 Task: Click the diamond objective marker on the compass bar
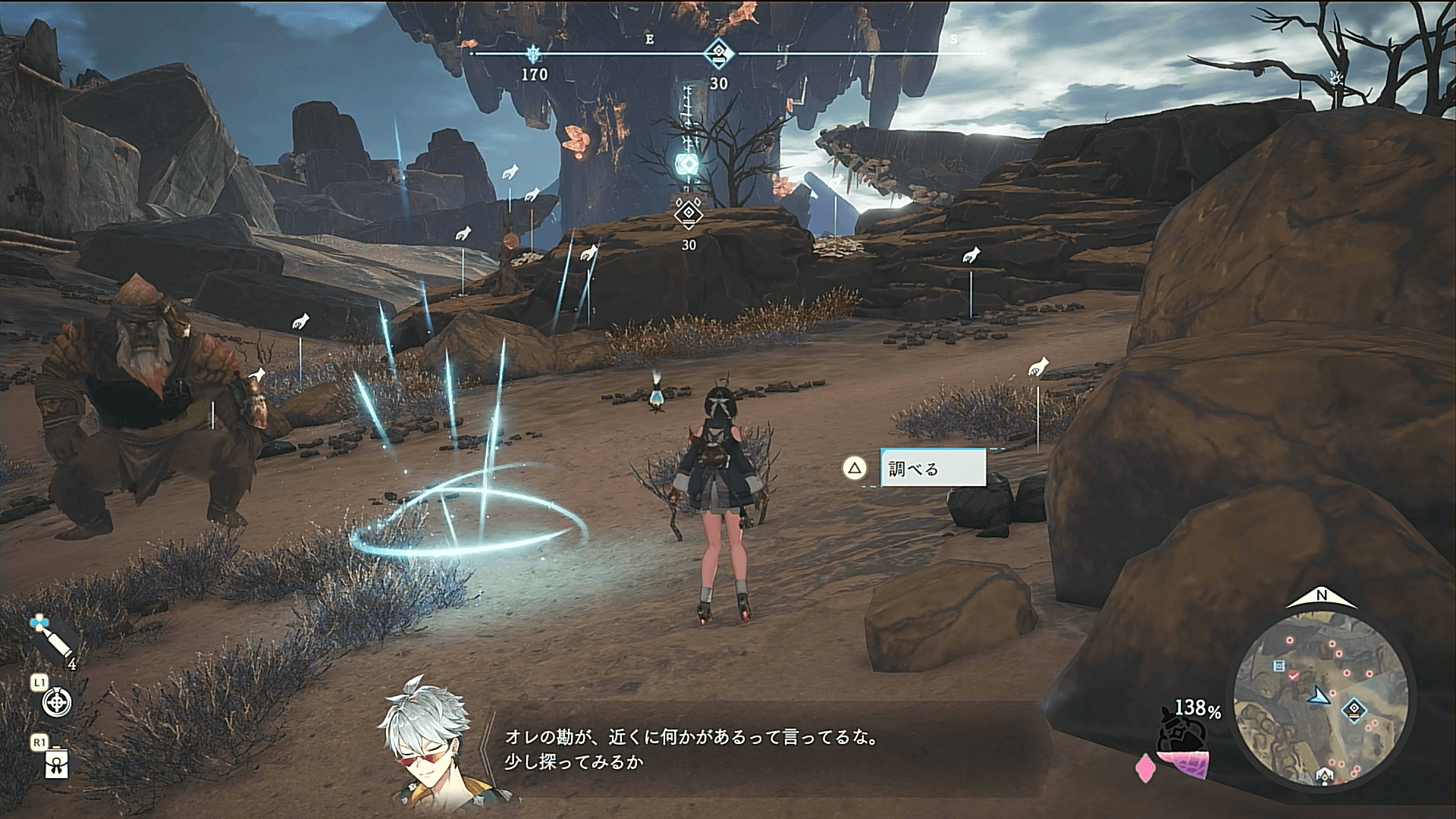click(717, 54)
